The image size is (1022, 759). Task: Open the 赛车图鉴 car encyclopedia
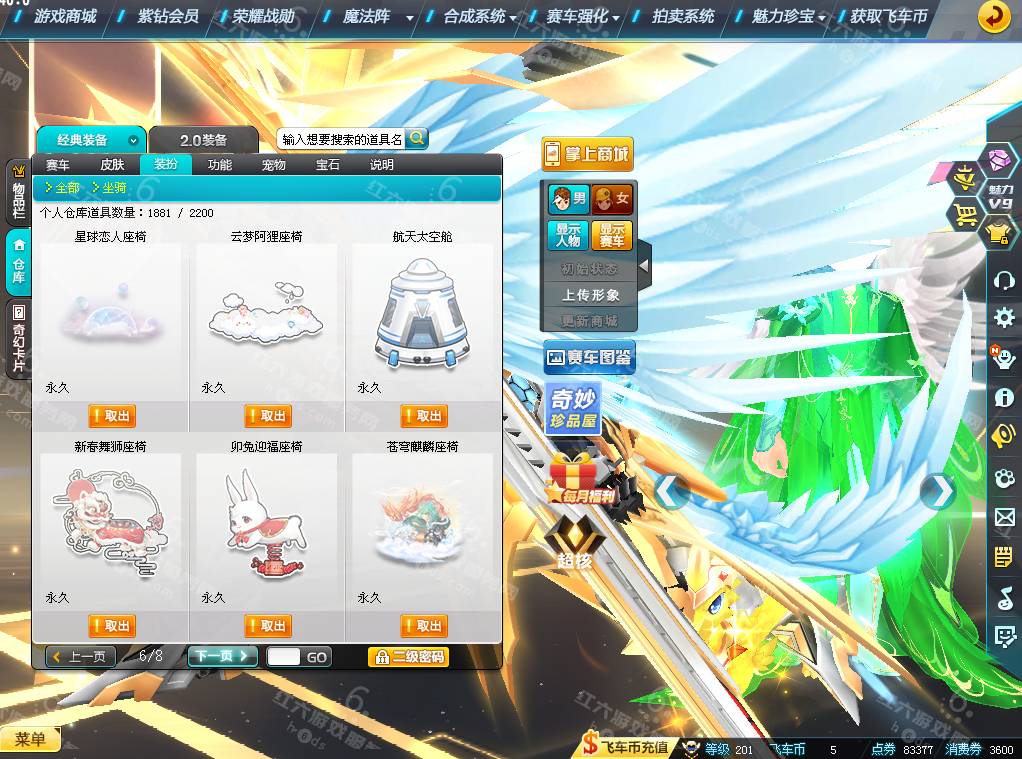(589, 357)
